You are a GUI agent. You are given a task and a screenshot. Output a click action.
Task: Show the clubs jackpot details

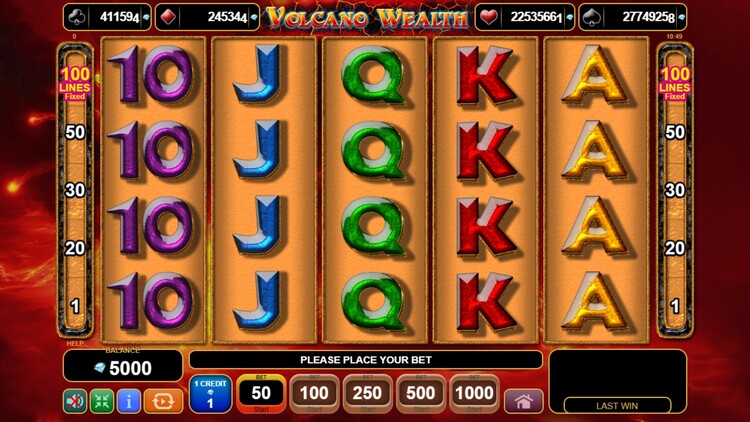[108, 17]
